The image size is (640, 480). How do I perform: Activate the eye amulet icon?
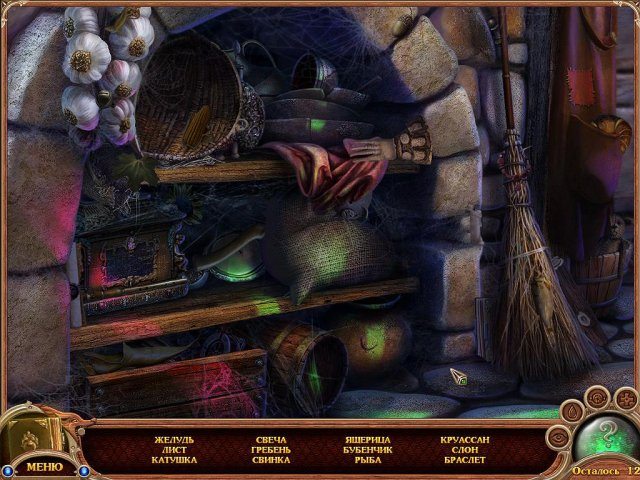(559, 438)
